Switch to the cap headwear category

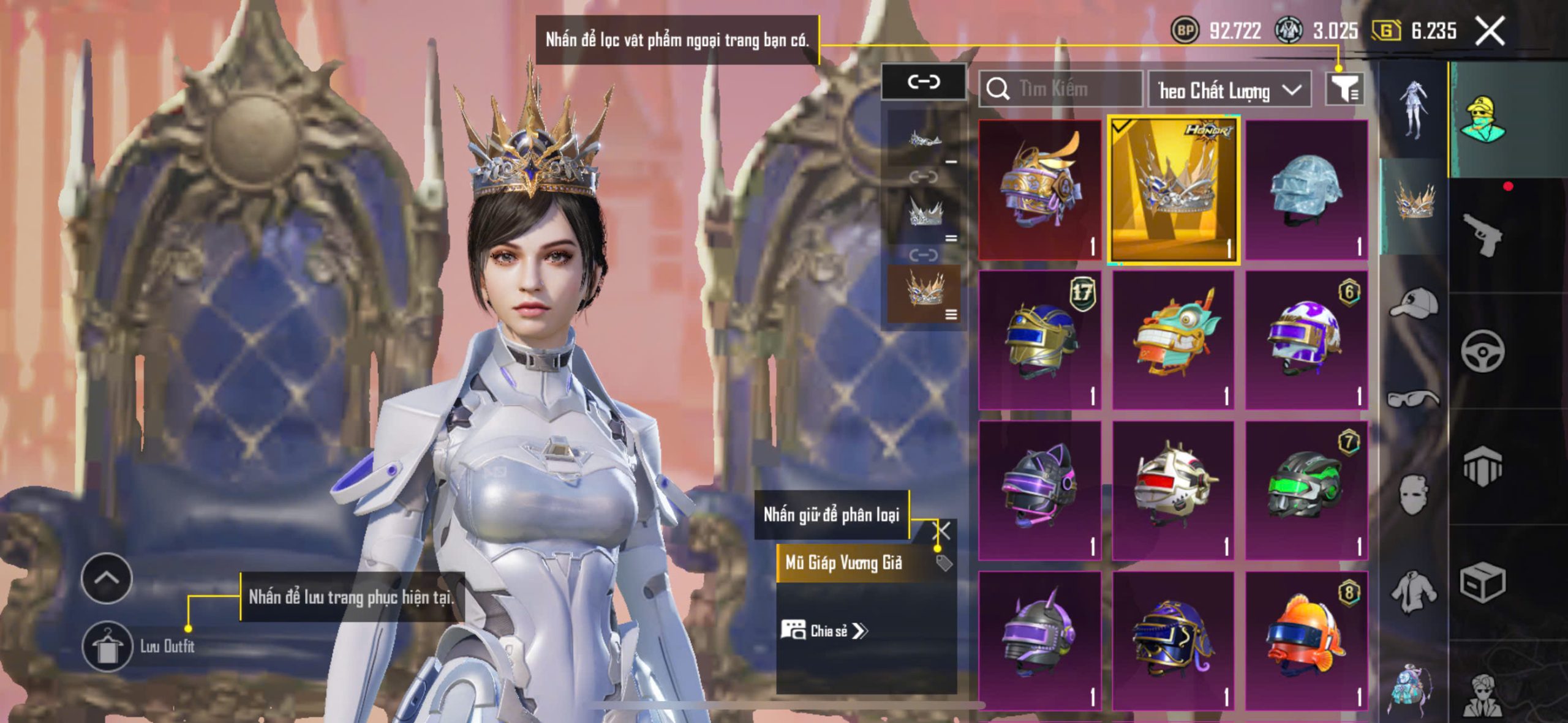click(1414, 304)
